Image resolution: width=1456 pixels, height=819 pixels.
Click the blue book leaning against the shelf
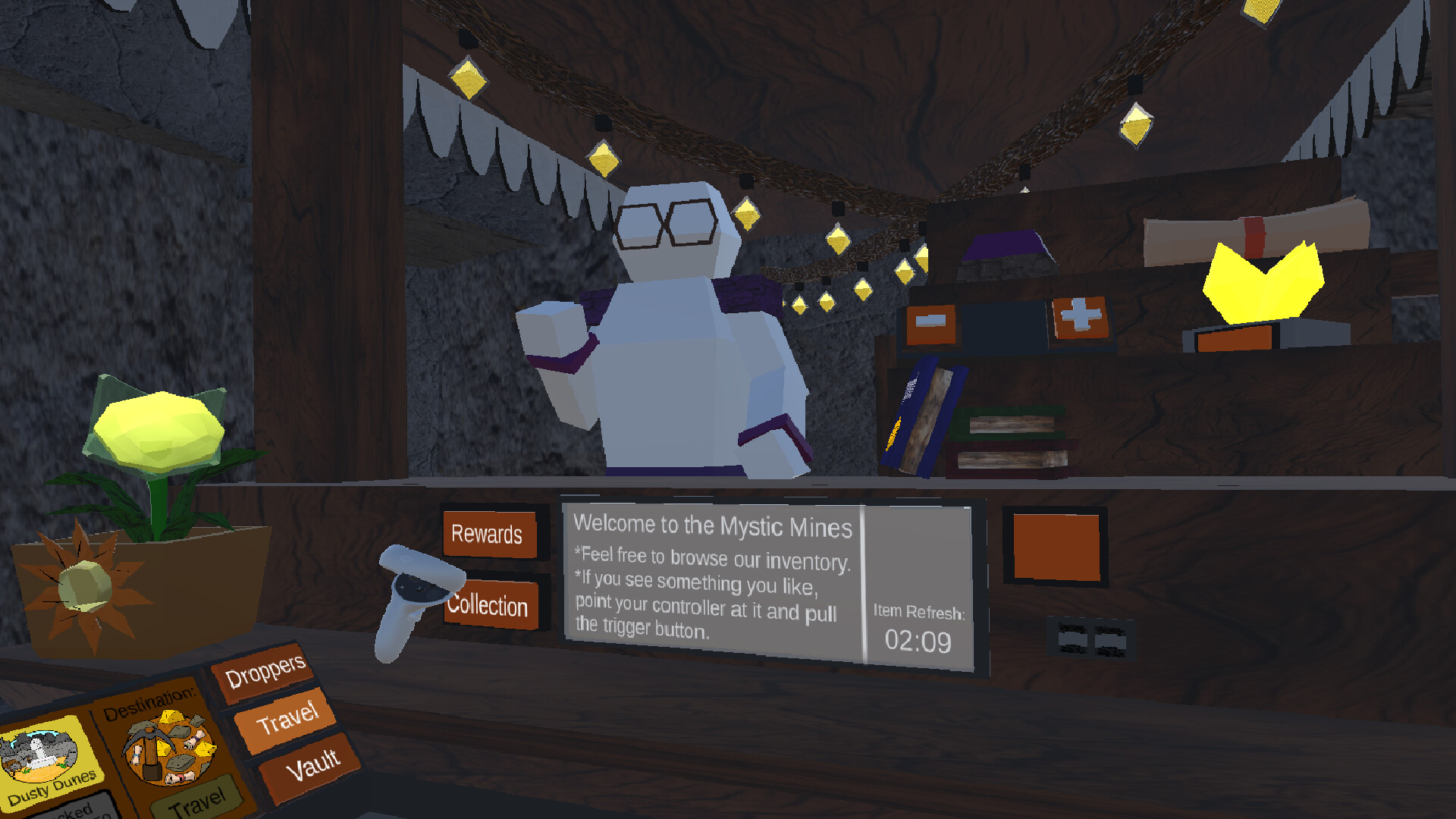coord(921,421)
